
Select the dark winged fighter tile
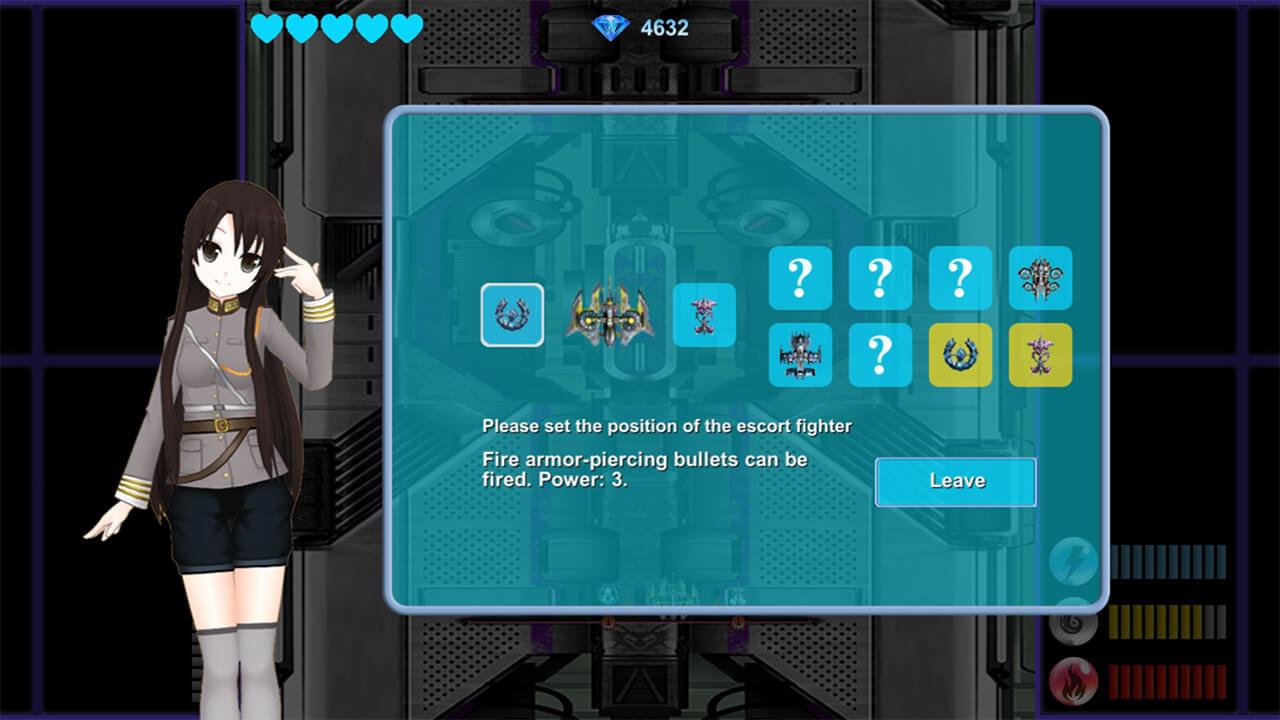800,355
